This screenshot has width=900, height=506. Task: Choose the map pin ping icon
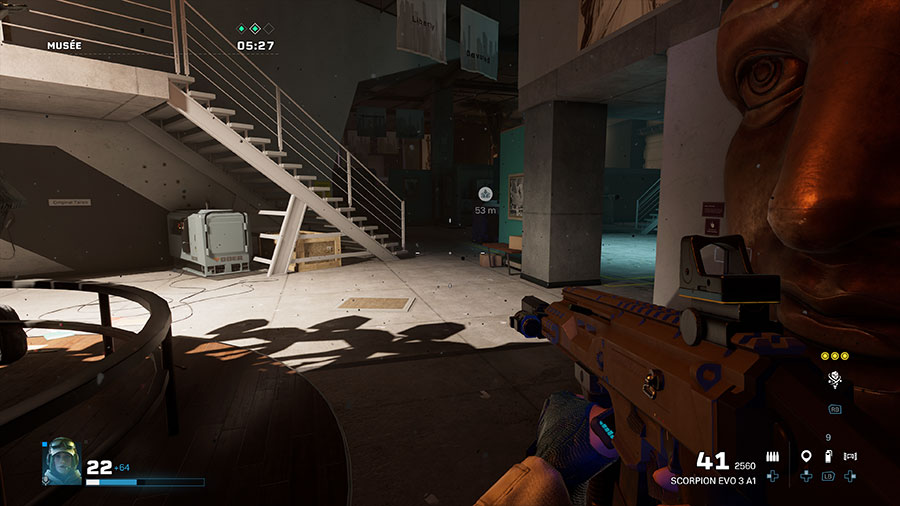[806, 457]
